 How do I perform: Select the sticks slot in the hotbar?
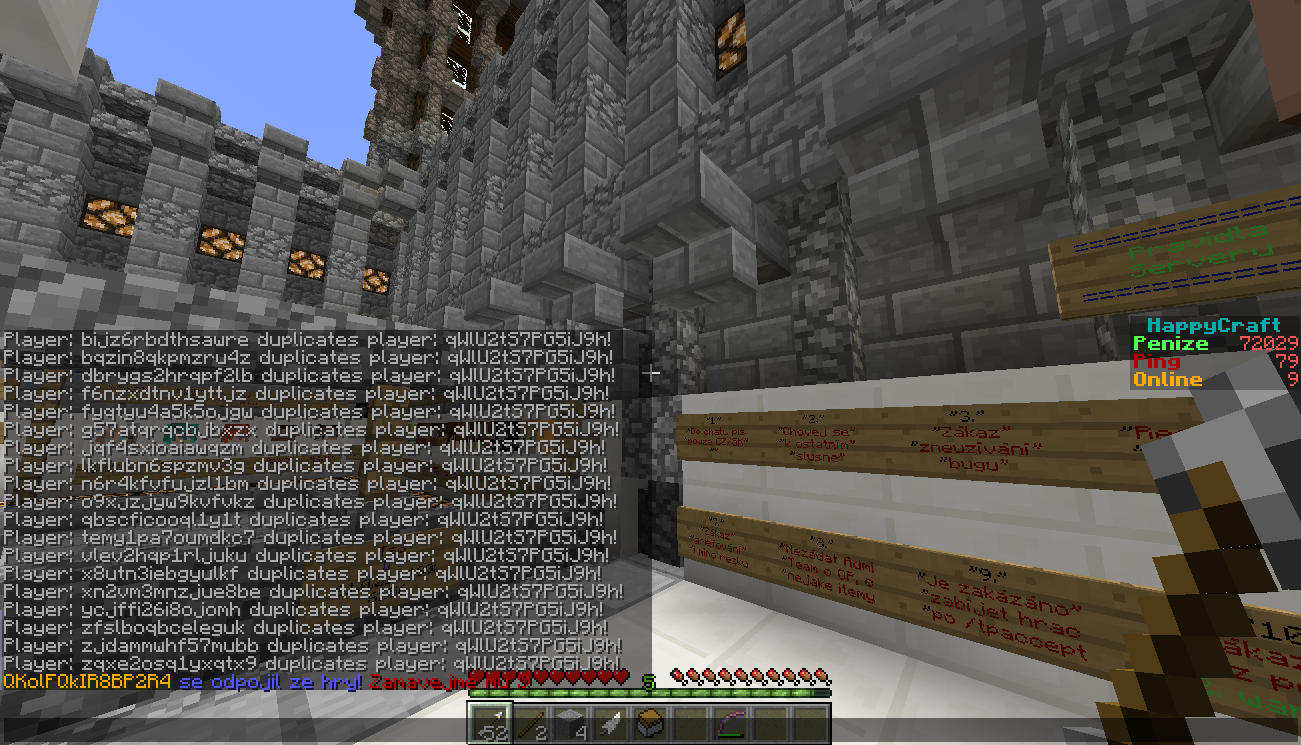tap(530, 722)
